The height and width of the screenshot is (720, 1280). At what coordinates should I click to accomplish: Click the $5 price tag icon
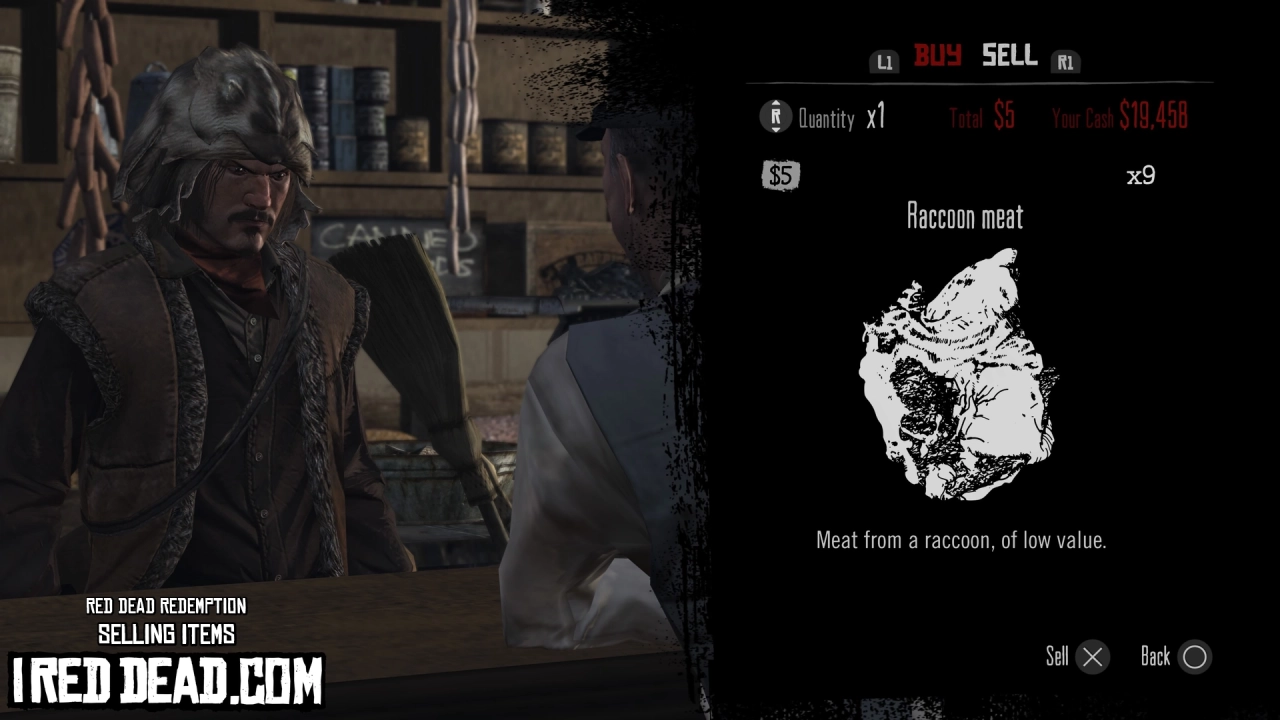coord(780,175)
